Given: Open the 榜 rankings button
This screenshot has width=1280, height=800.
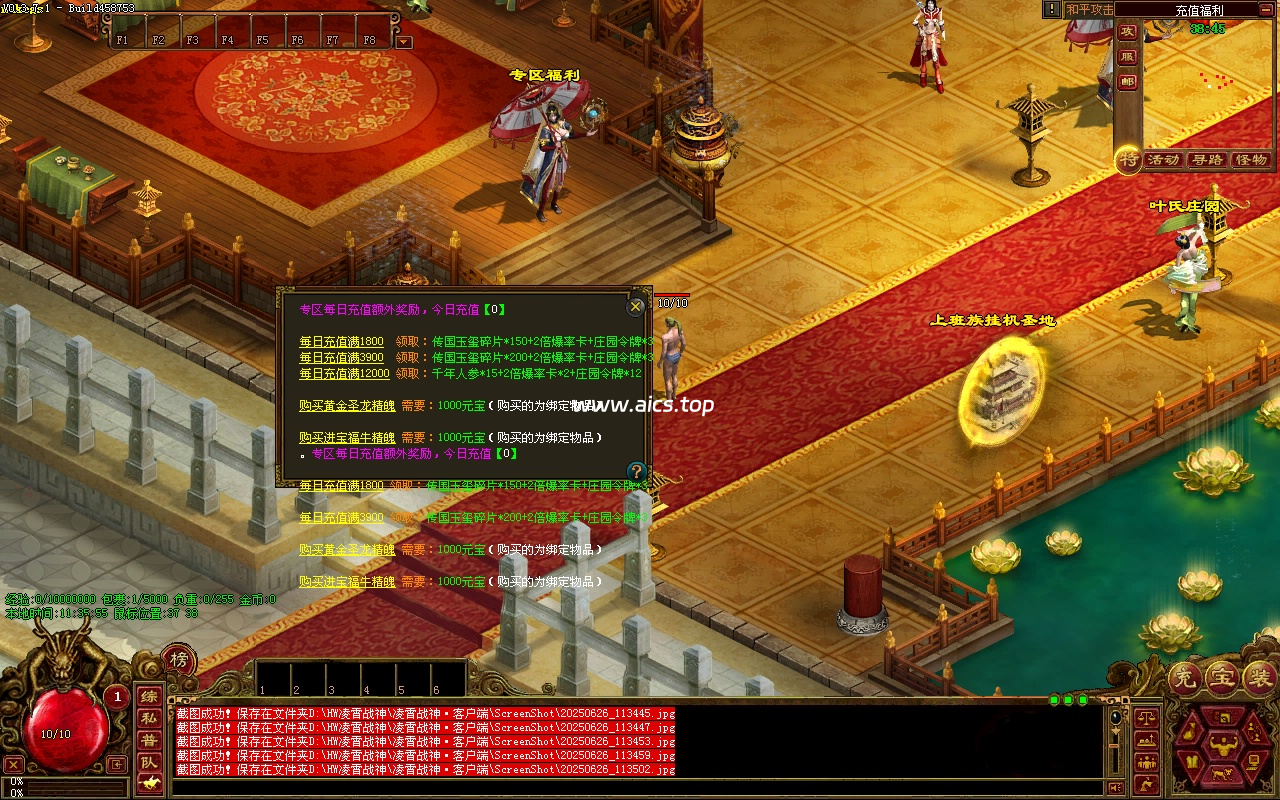Looking at the screenshot, I should pyautogui.click(x=179, y=660).
